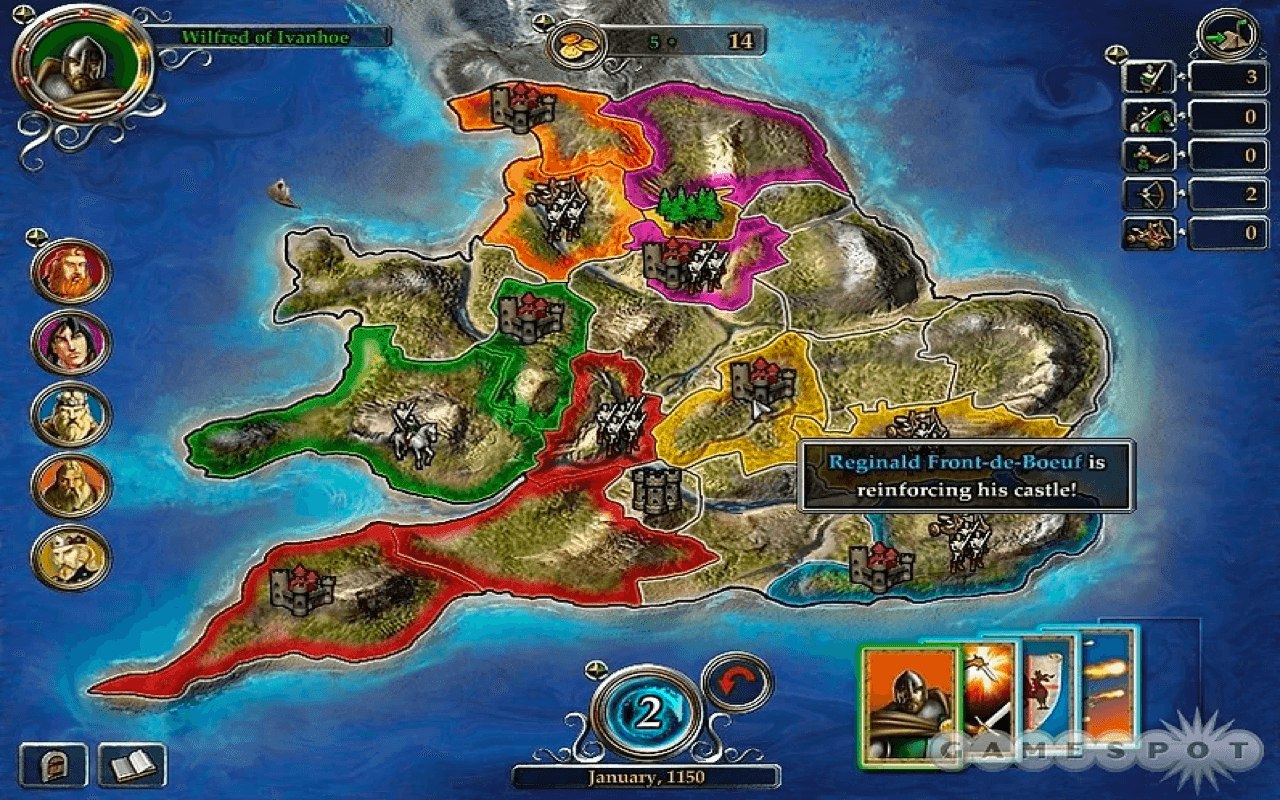Open the Wilfred of Ivanhoe name banner

point(268,37)
